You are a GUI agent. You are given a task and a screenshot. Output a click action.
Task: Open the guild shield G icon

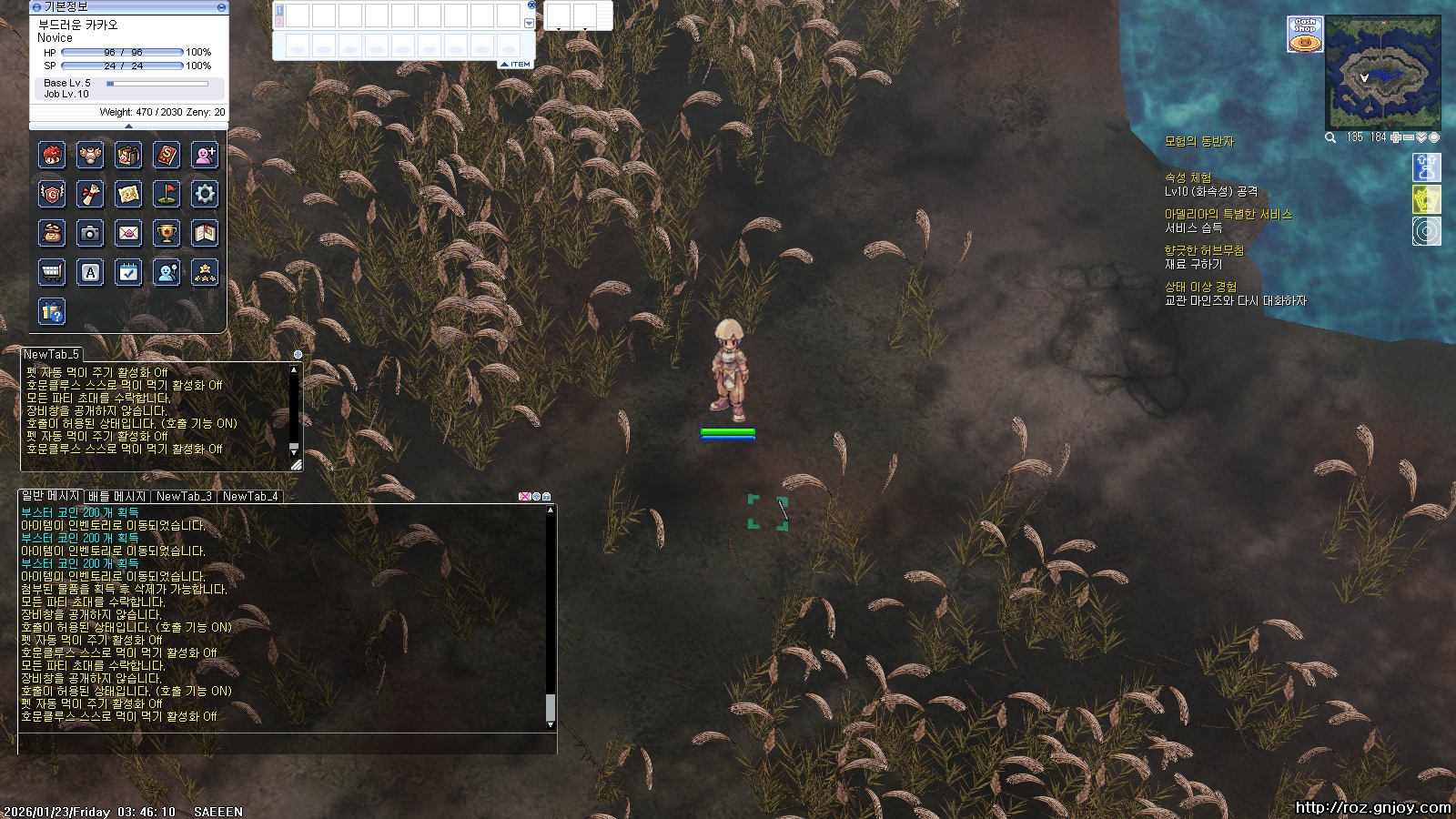coord(52,194)
